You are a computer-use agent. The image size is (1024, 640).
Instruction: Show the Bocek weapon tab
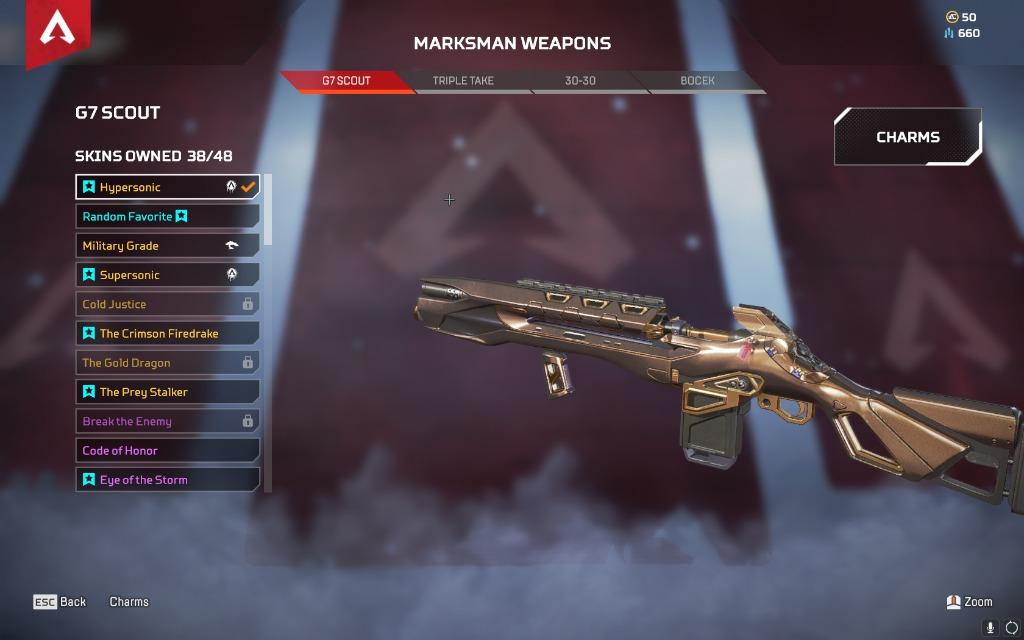point(697,81)
